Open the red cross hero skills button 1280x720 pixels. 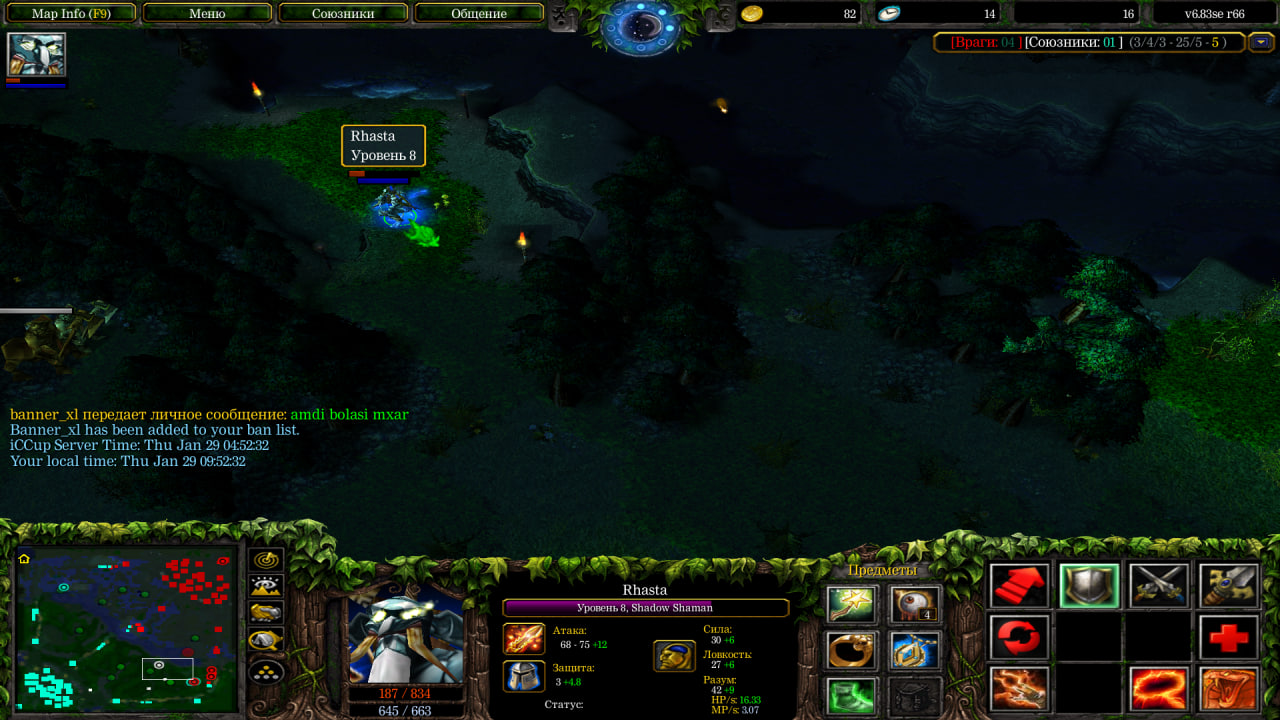pos(1229,637)
